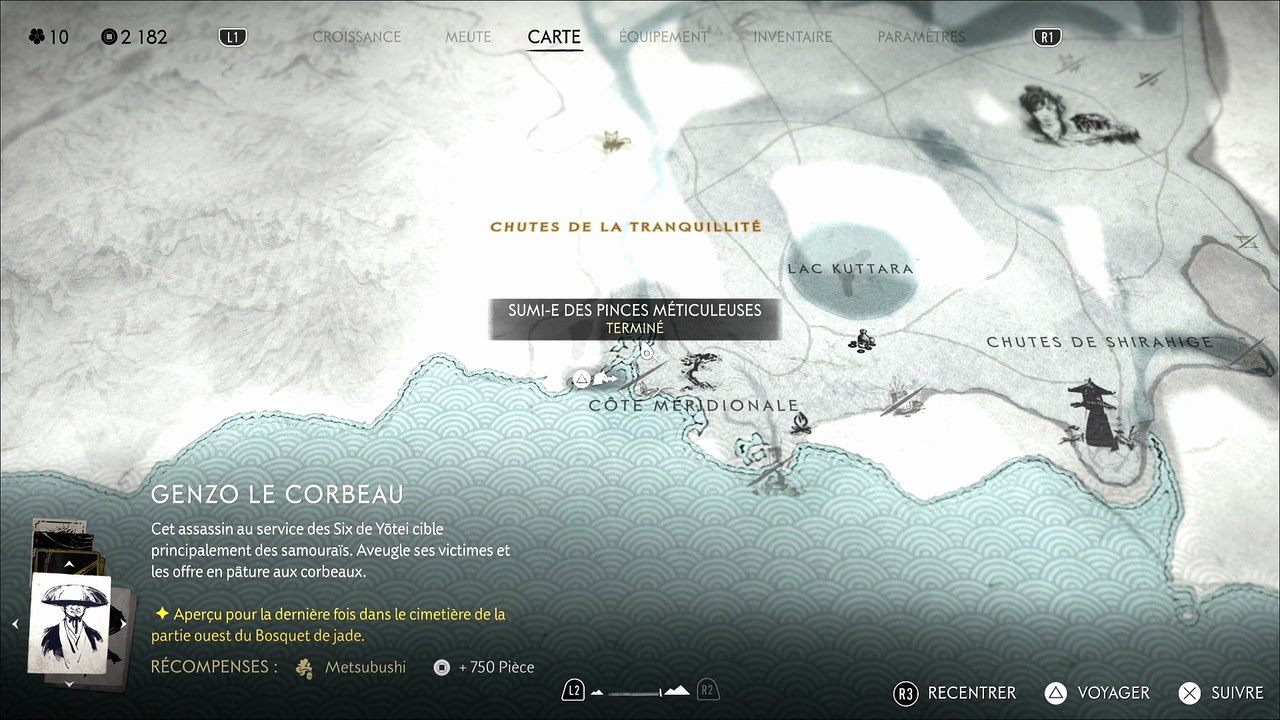Open the Inventaire tab
The image size is (1280, 720).
pyautogui.click(x=792, y=37)
